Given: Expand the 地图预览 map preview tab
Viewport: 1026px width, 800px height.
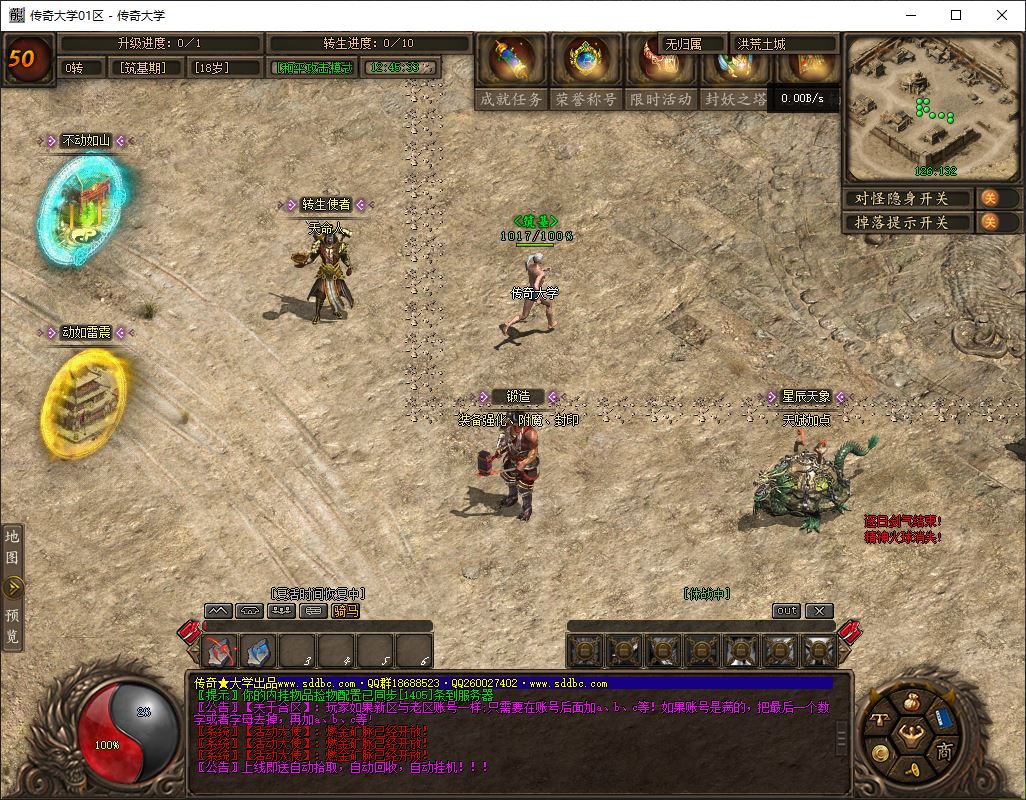Looking at the screenshot, I should (x=13, y=587).
